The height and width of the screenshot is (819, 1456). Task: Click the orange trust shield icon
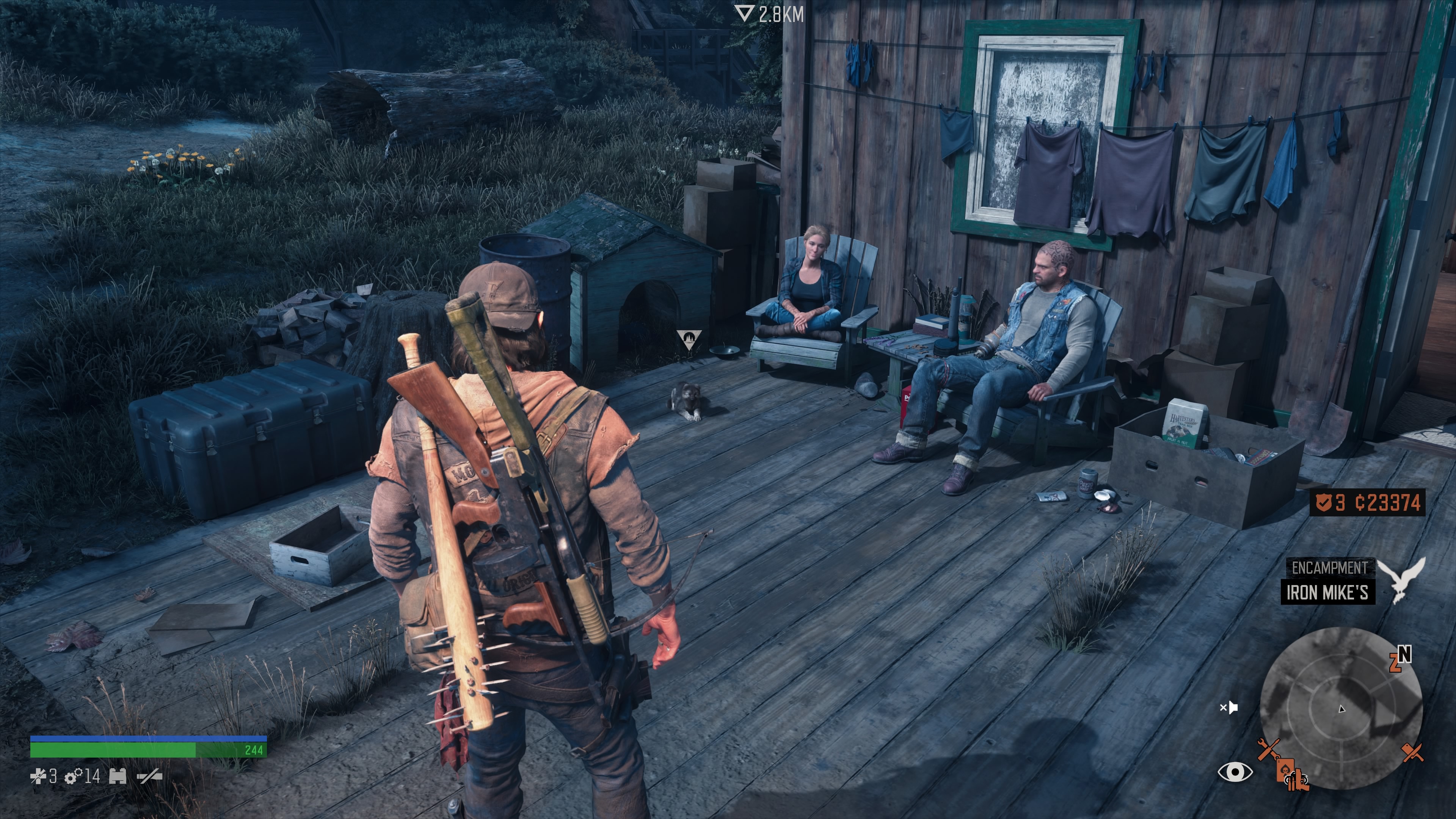(x=1324, y=502)
